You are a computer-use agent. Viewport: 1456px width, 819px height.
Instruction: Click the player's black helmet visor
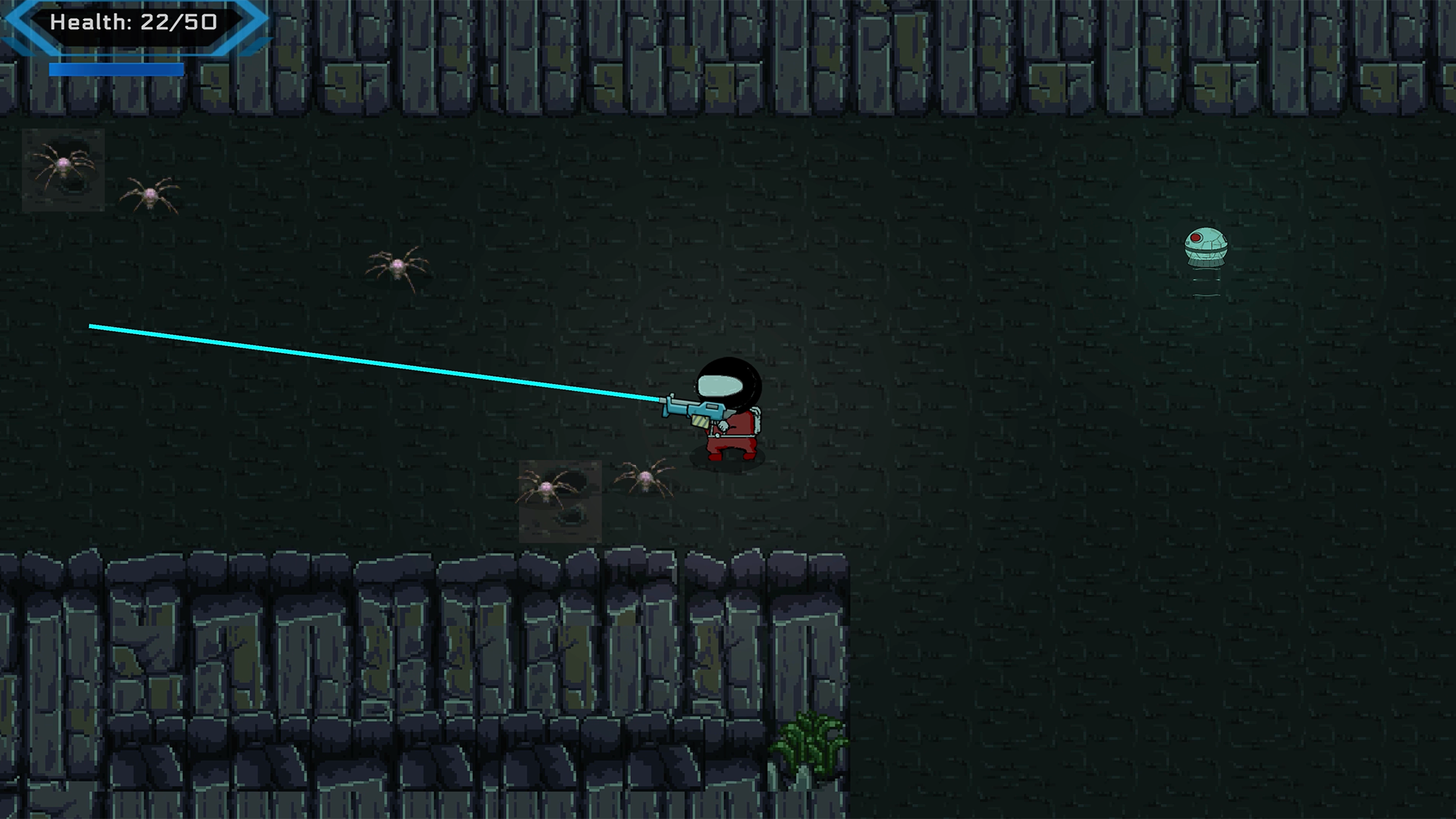tap(720, 384)
